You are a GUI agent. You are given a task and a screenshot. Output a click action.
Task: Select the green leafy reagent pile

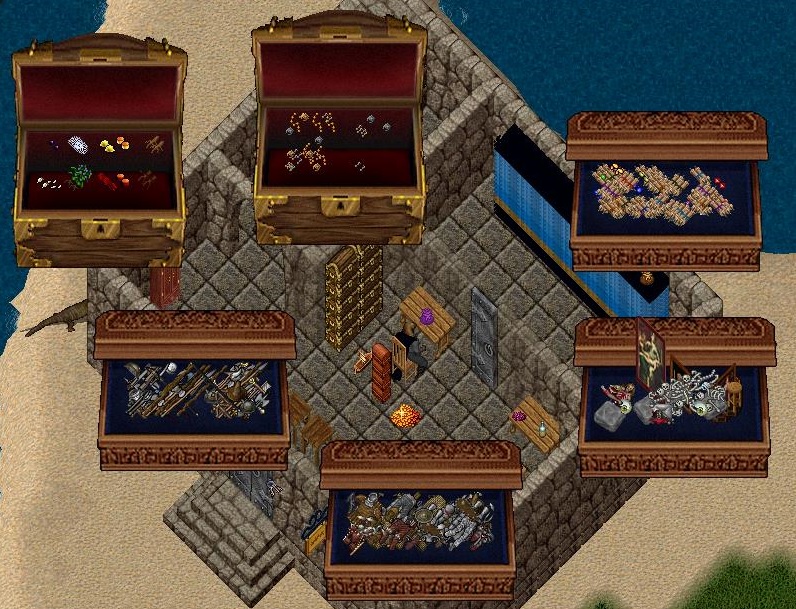pos(80,177)
